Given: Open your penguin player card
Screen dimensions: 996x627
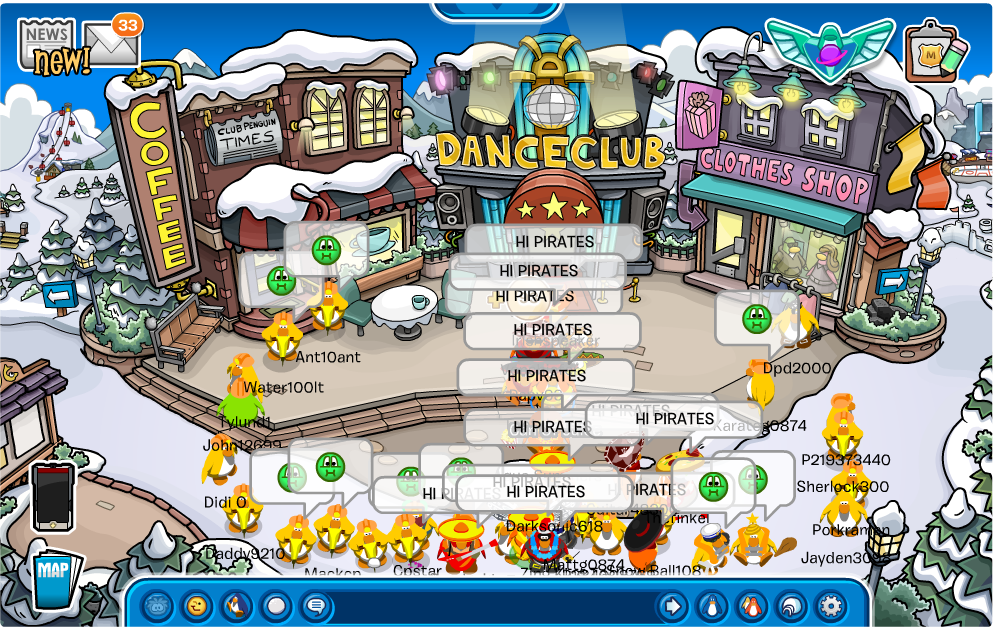Looking at the screenshot, I should pyautogui.click(x=712, y=606).
